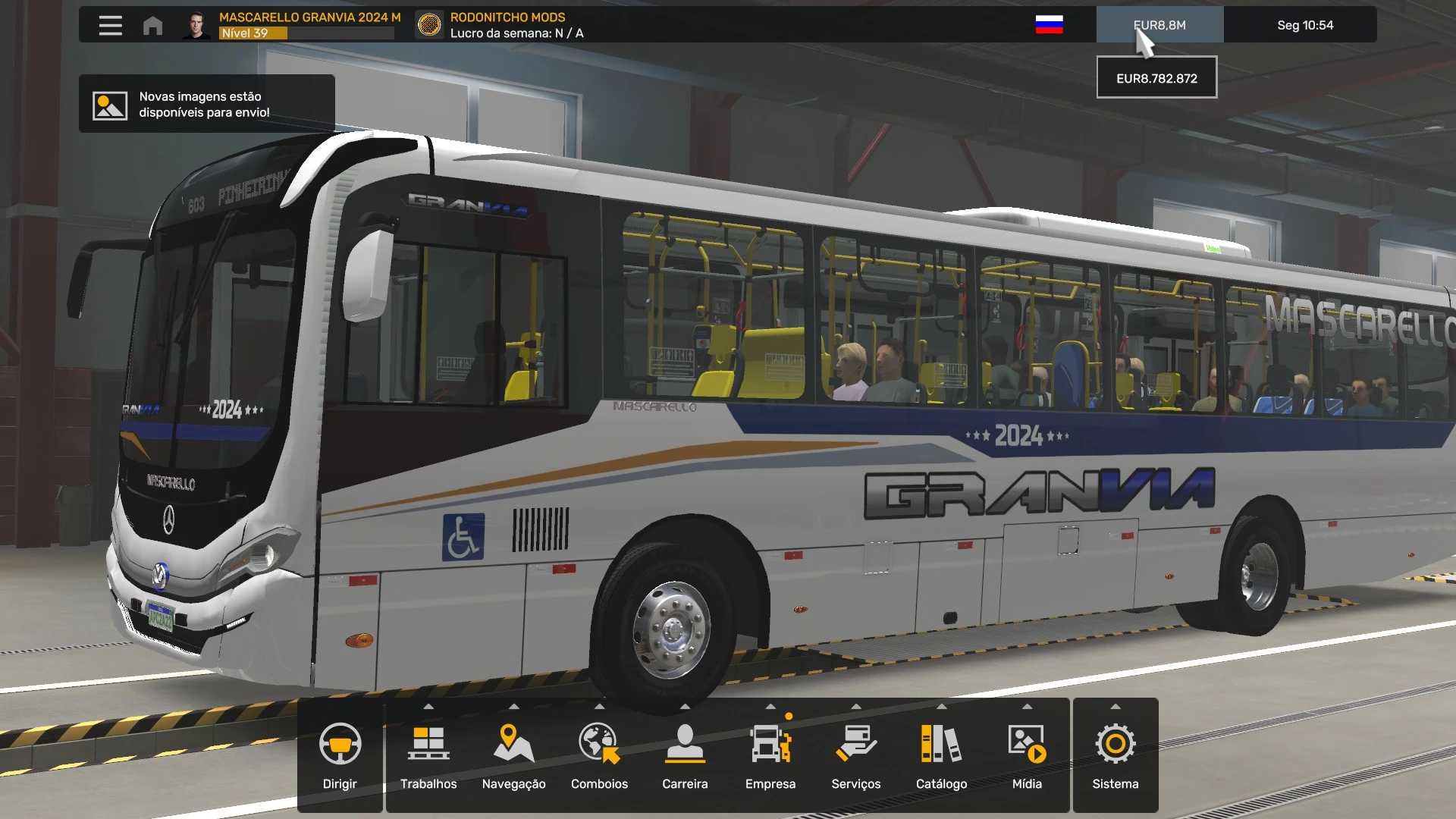
Task: Open the Navegação map menu
Action: pyautogui.click(x=513, y=755)
